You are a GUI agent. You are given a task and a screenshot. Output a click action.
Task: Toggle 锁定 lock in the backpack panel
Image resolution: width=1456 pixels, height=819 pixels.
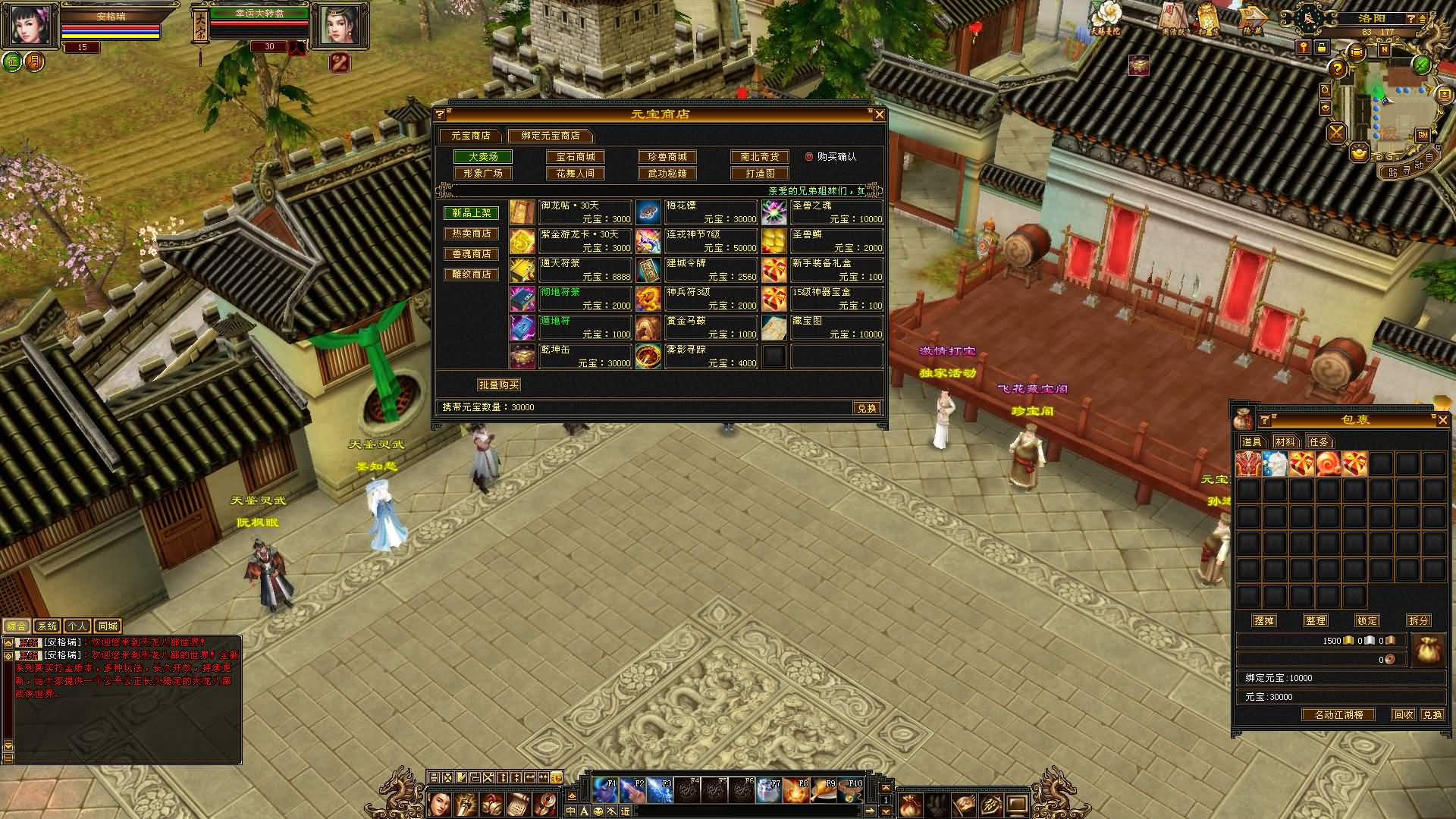[1367, 620]
